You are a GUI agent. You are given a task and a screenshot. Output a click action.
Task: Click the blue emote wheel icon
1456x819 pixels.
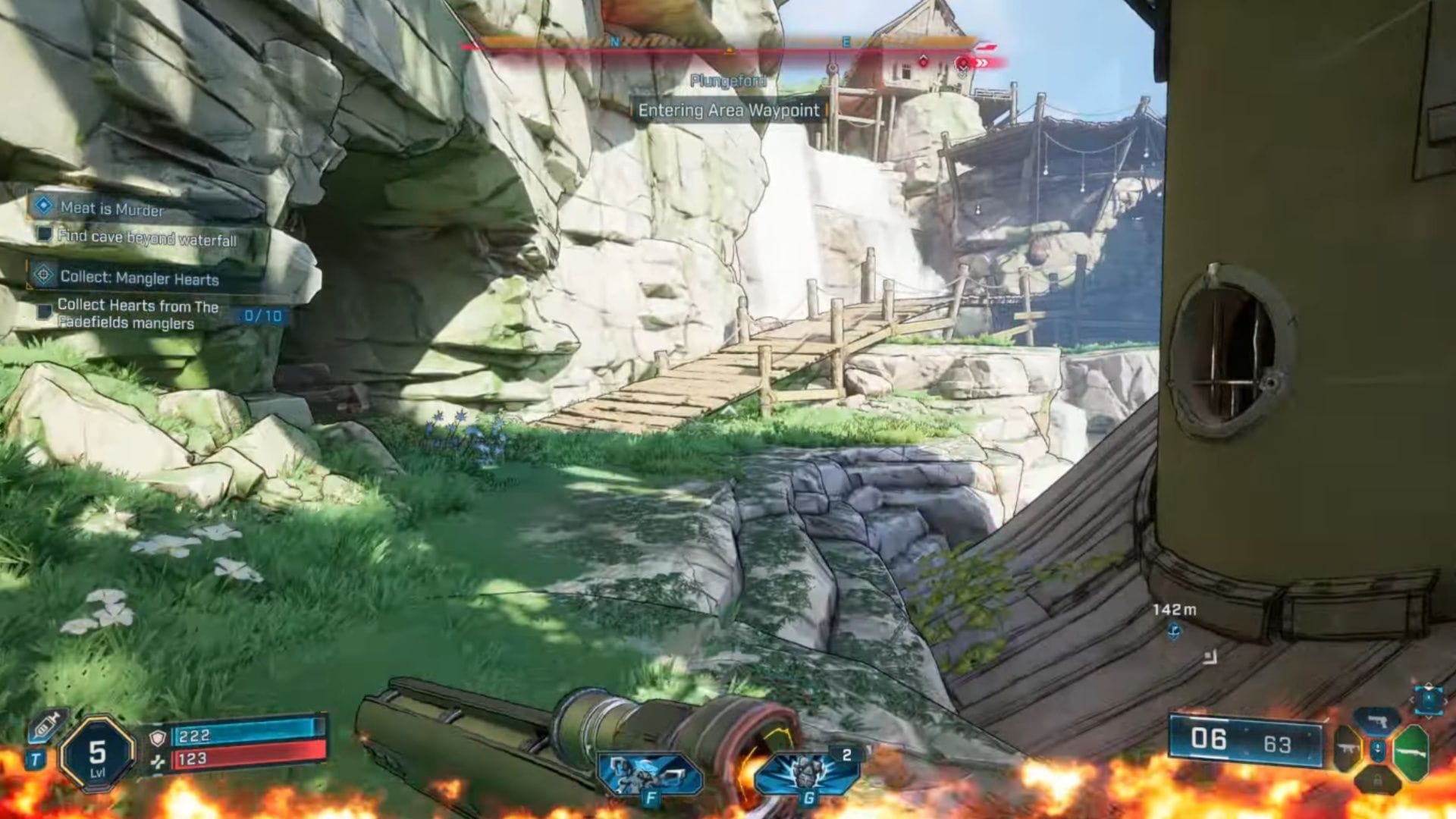coord(1429,698)
